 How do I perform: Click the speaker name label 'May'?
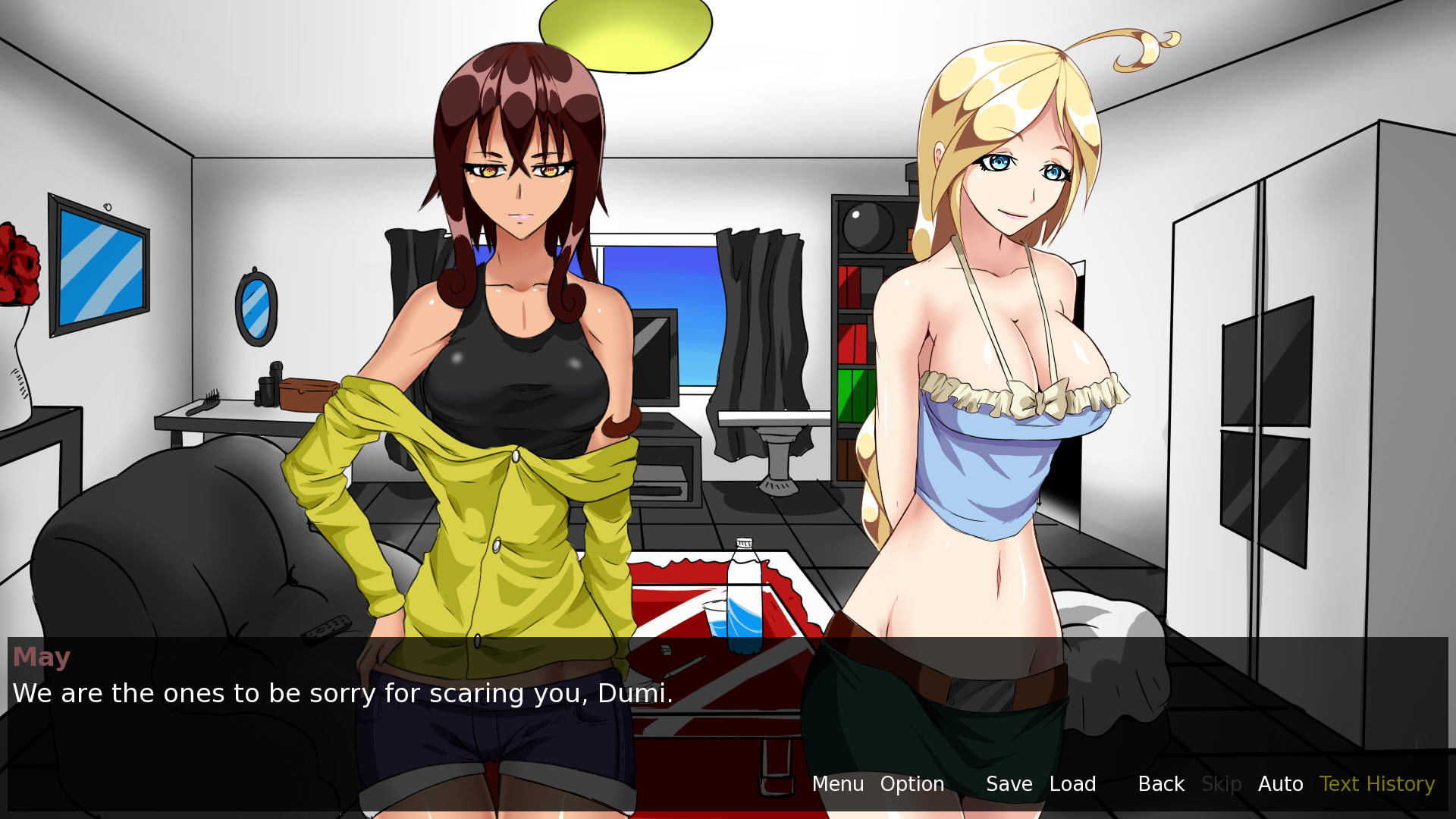[40, 657]
